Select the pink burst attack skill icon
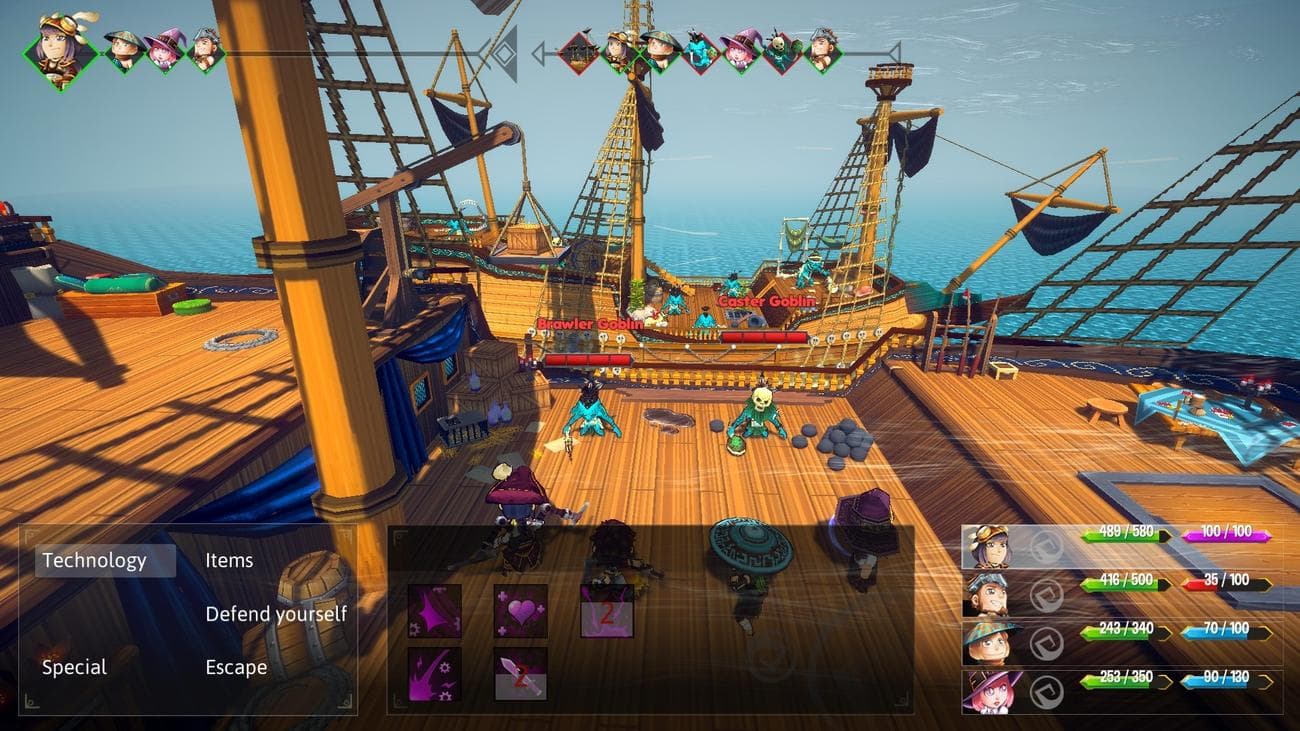 pyautogui.click(x=434, y=611)
